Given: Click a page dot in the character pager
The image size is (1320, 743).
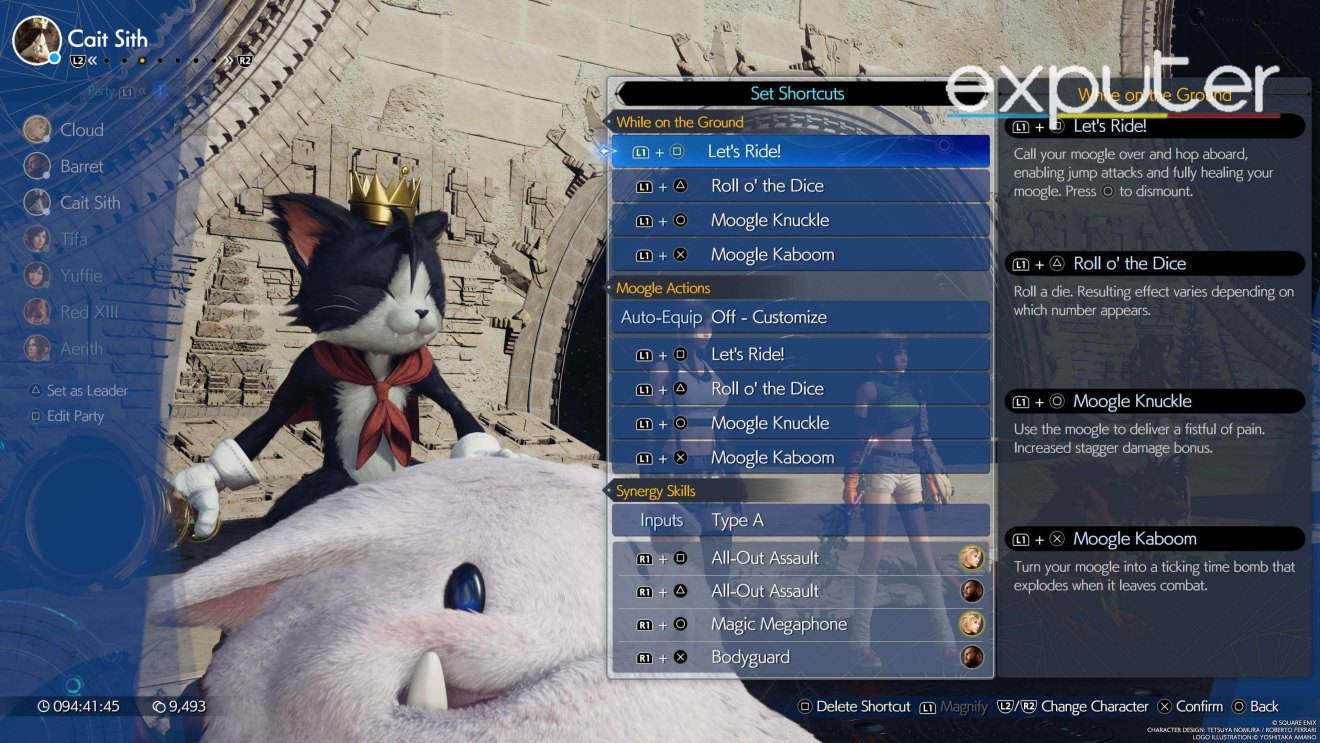Looking at the screenshot, I should 143,61.
